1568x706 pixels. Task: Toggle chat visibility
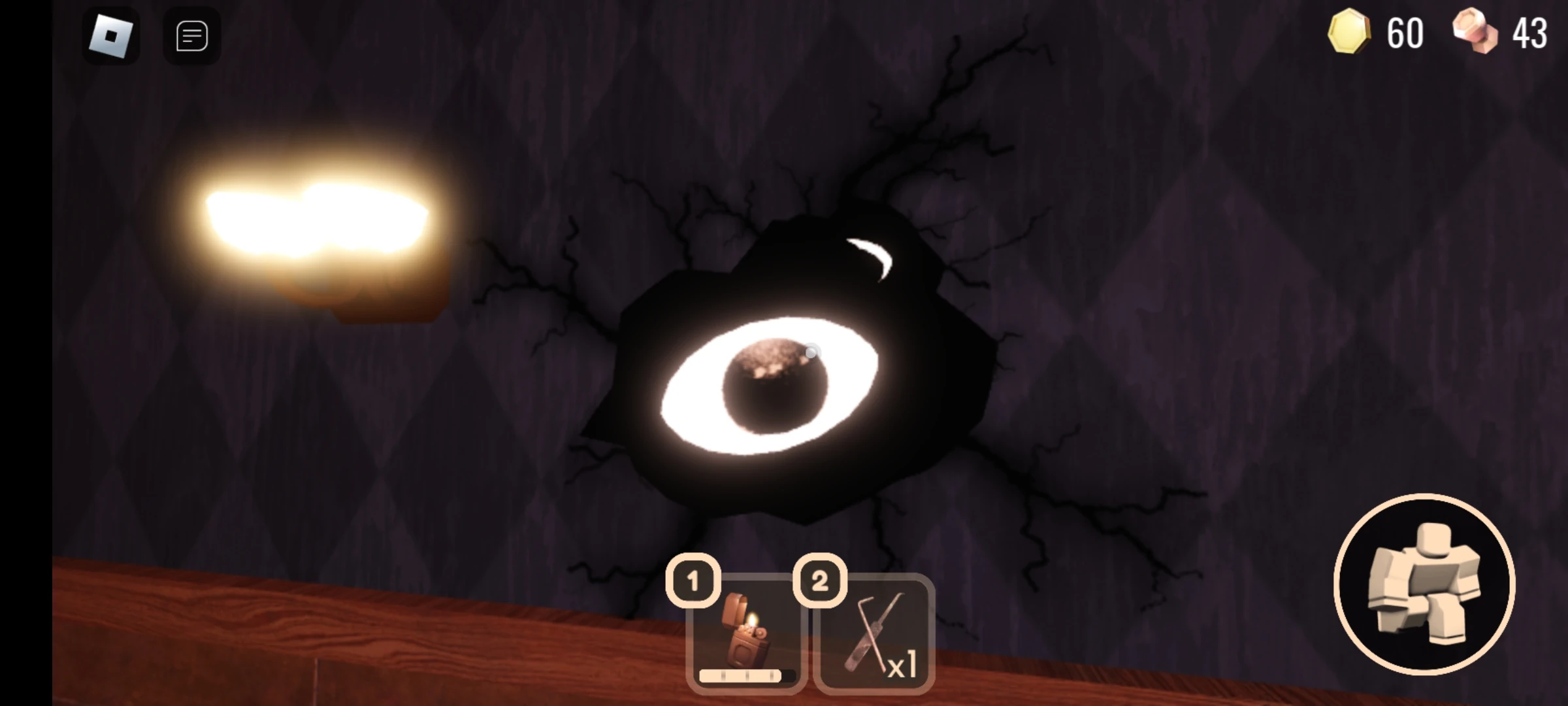pyautogui.click(x=191, y=35)
